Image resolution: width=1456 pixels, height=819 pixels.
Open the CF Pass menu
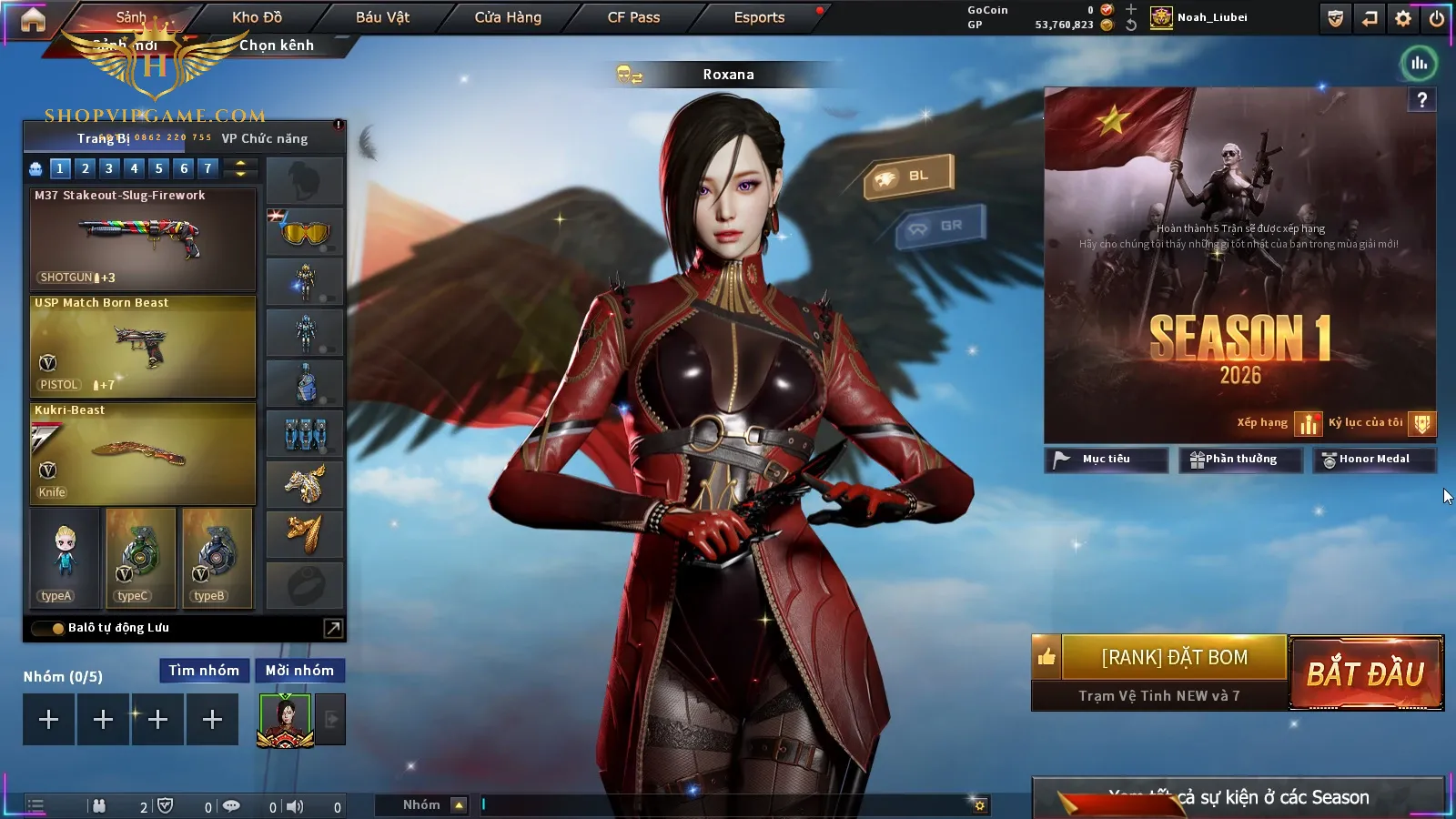point(633,17)
